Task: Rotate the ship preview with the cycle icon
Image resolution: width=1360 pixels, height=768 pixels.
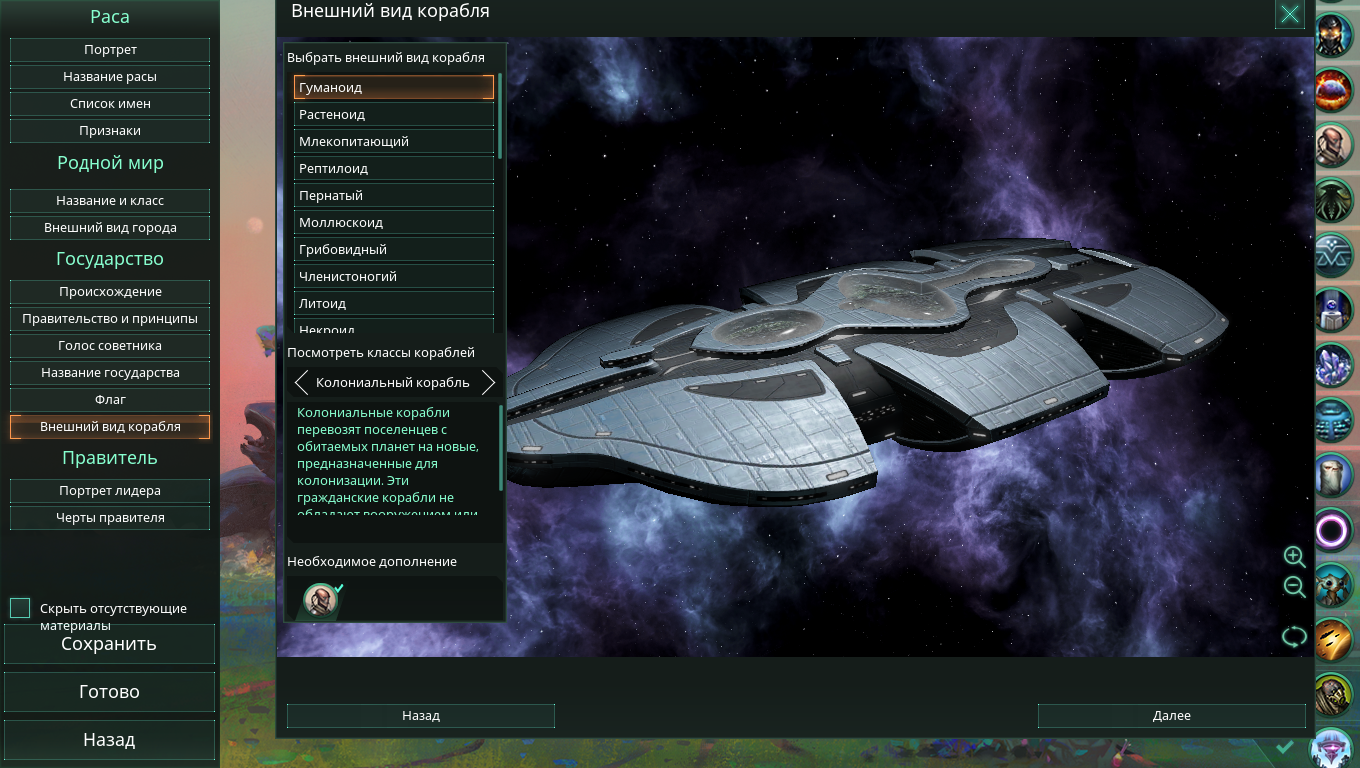Action: click(x=1294, y=637)
